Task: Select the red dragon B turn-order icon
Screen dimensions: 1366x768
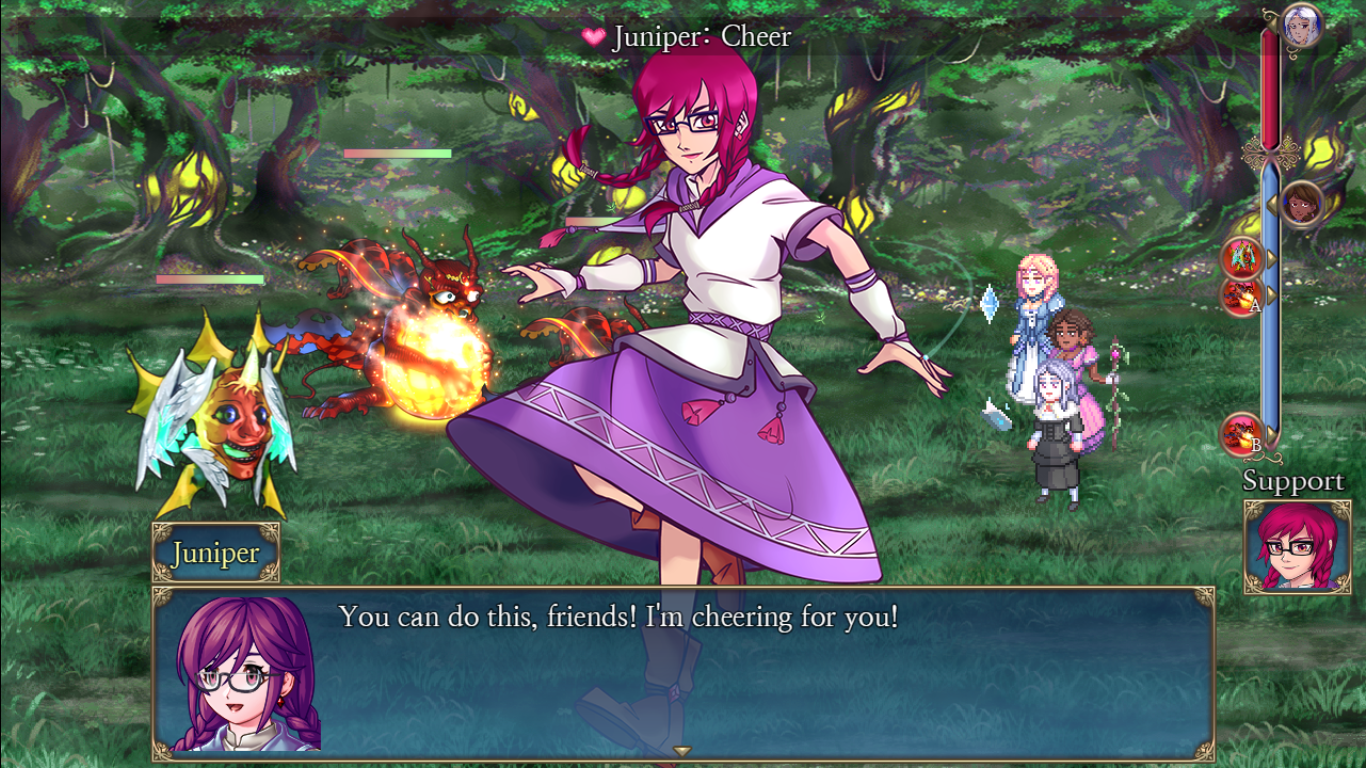Action: point(1241,434)
